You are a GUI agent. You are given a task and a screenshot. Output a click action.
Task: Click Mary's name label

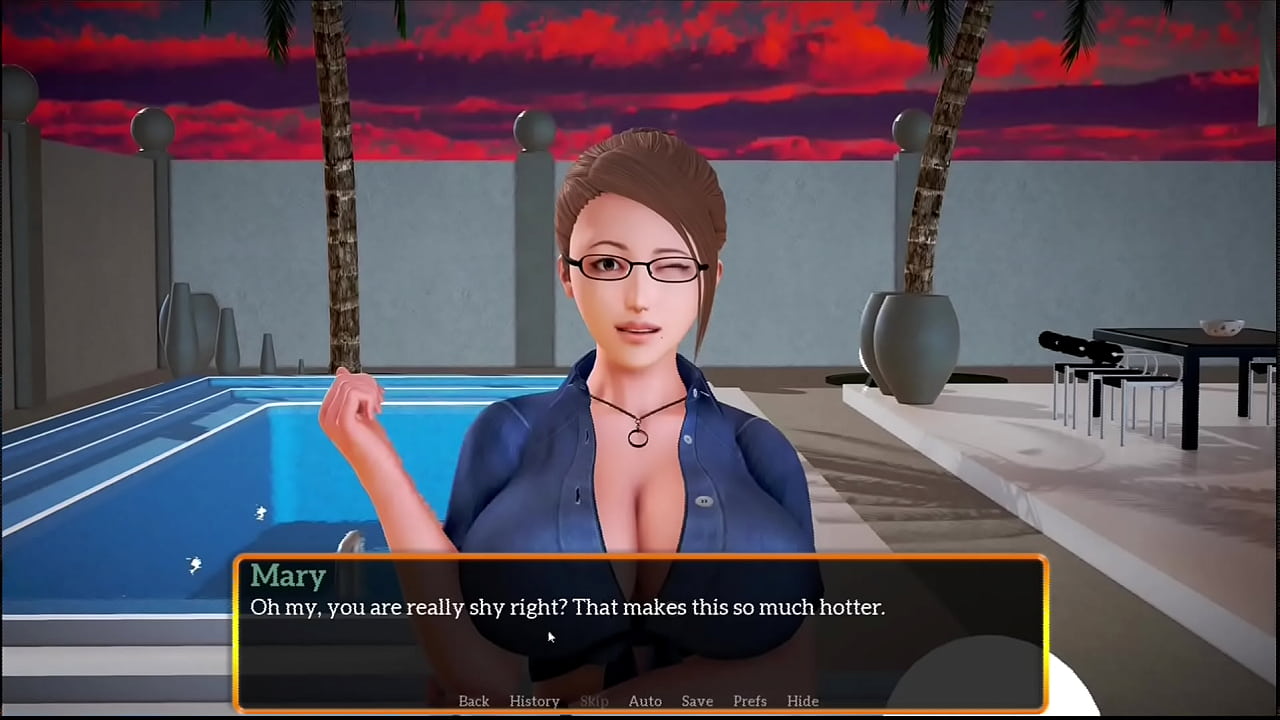(288, 575)
